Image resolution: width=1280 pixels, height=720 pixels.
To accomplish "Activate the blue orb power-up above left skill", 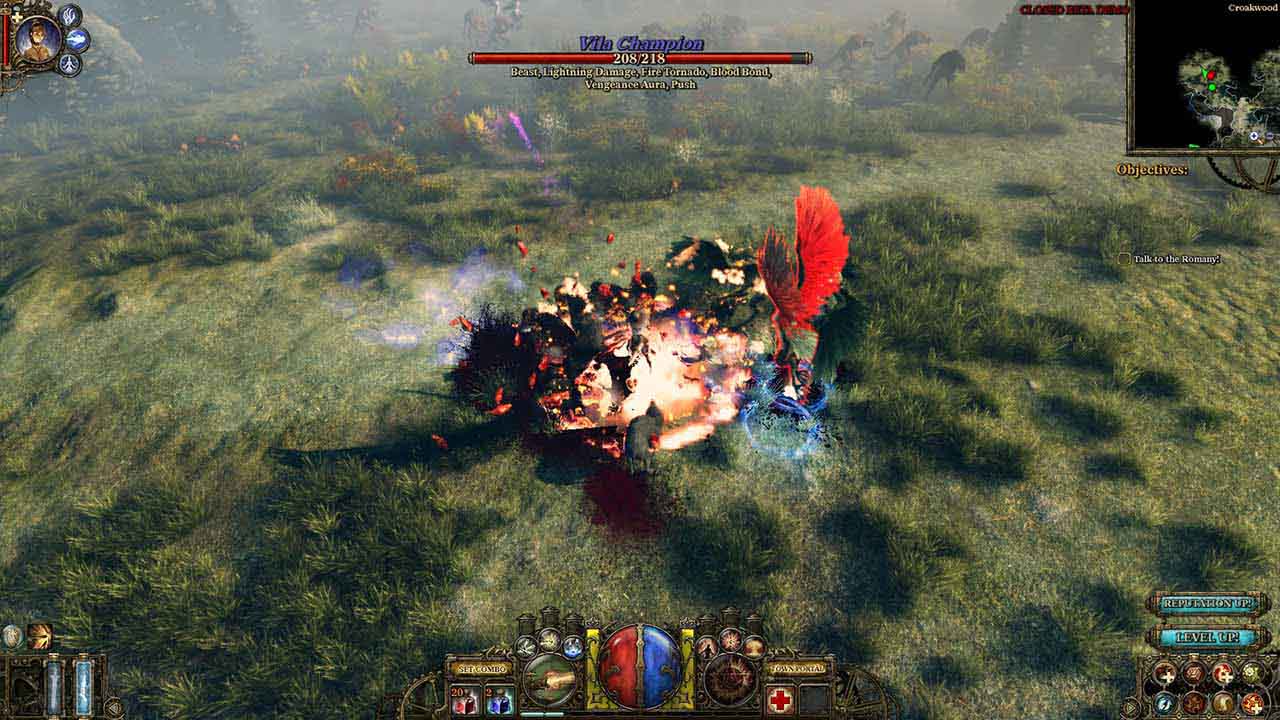I will coord(573,646).
